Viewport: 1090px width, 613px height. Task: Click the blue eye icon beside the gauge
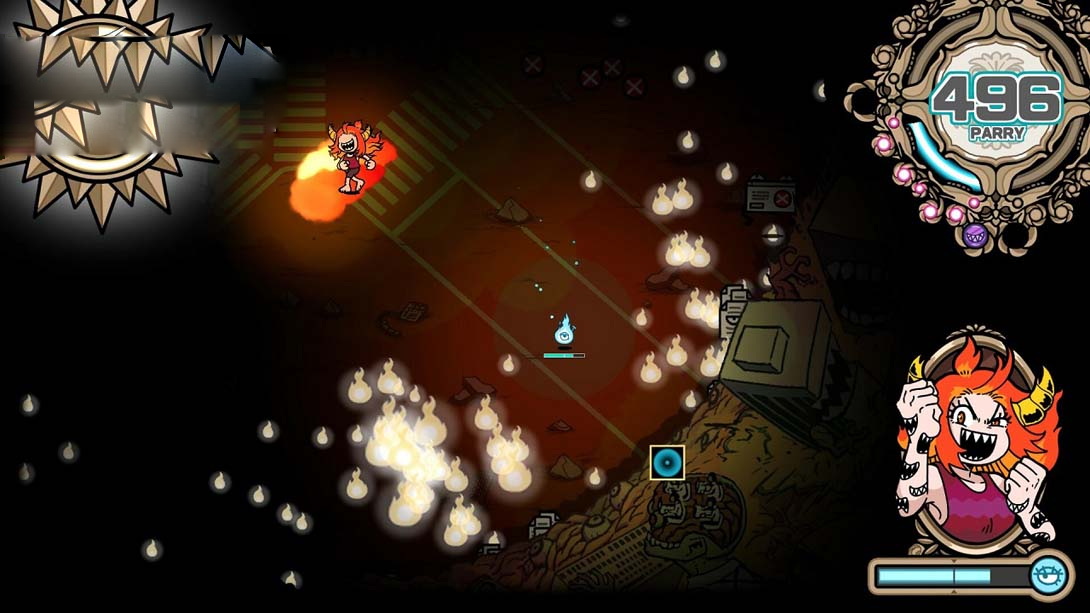1049,576
